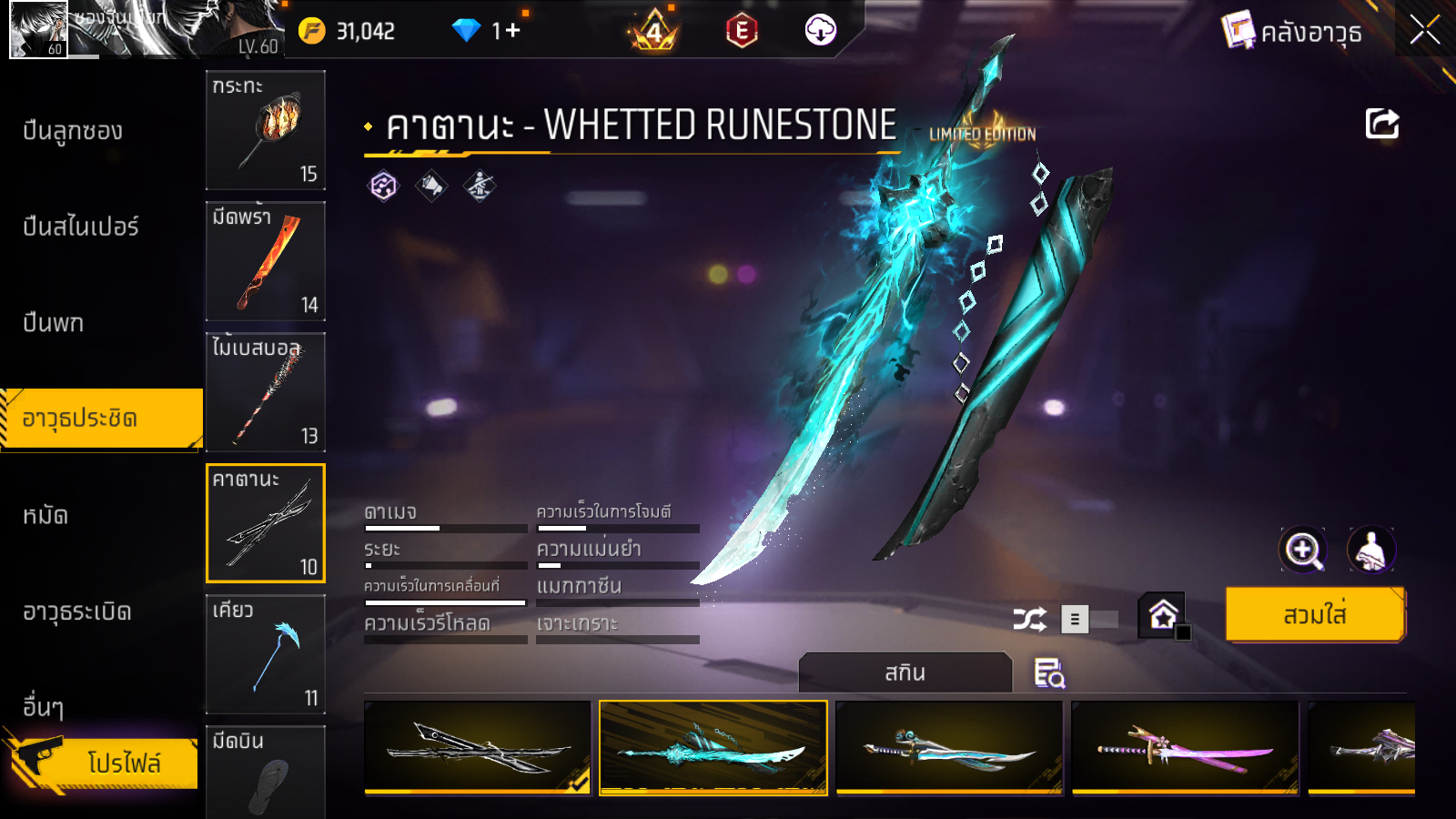The width and height of the screenshot is (1456, 819).
Task: Switch to the ปืนสไนเปอร์ sniper category
Action: (81, 227)
